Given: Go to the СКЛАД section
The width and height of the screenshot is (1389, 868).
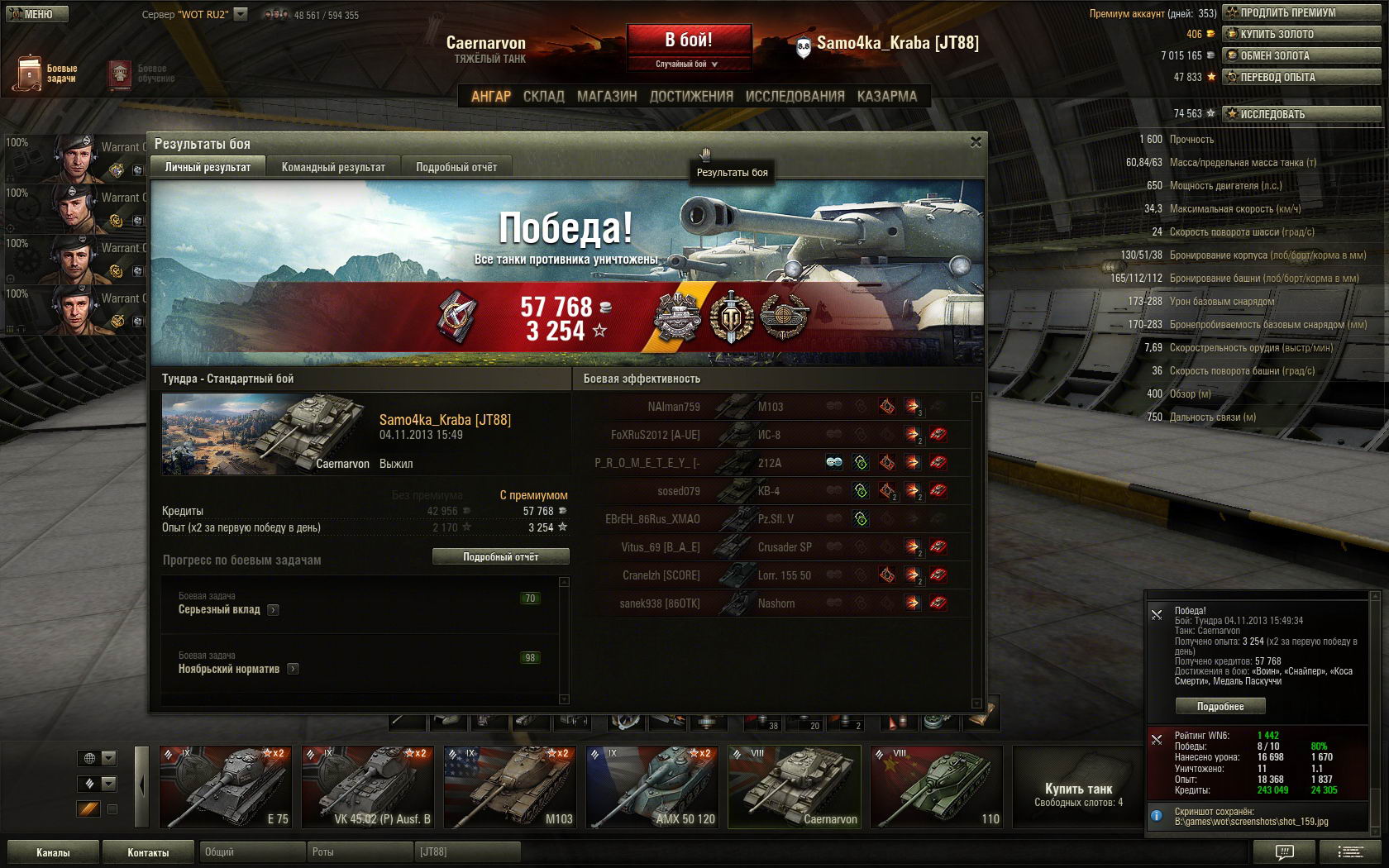Looking at the screenshot, I should 543,96.
